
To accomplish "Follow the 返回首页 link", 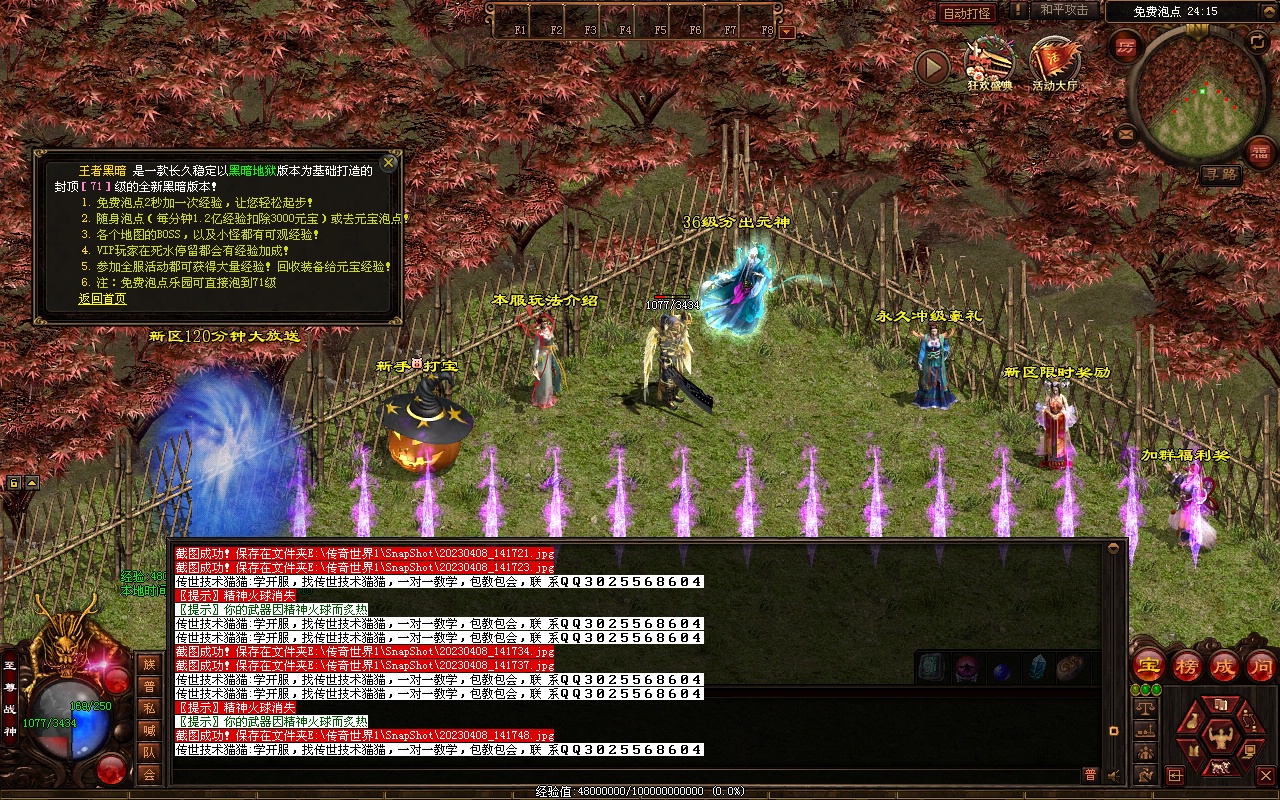I will point(102,299).
